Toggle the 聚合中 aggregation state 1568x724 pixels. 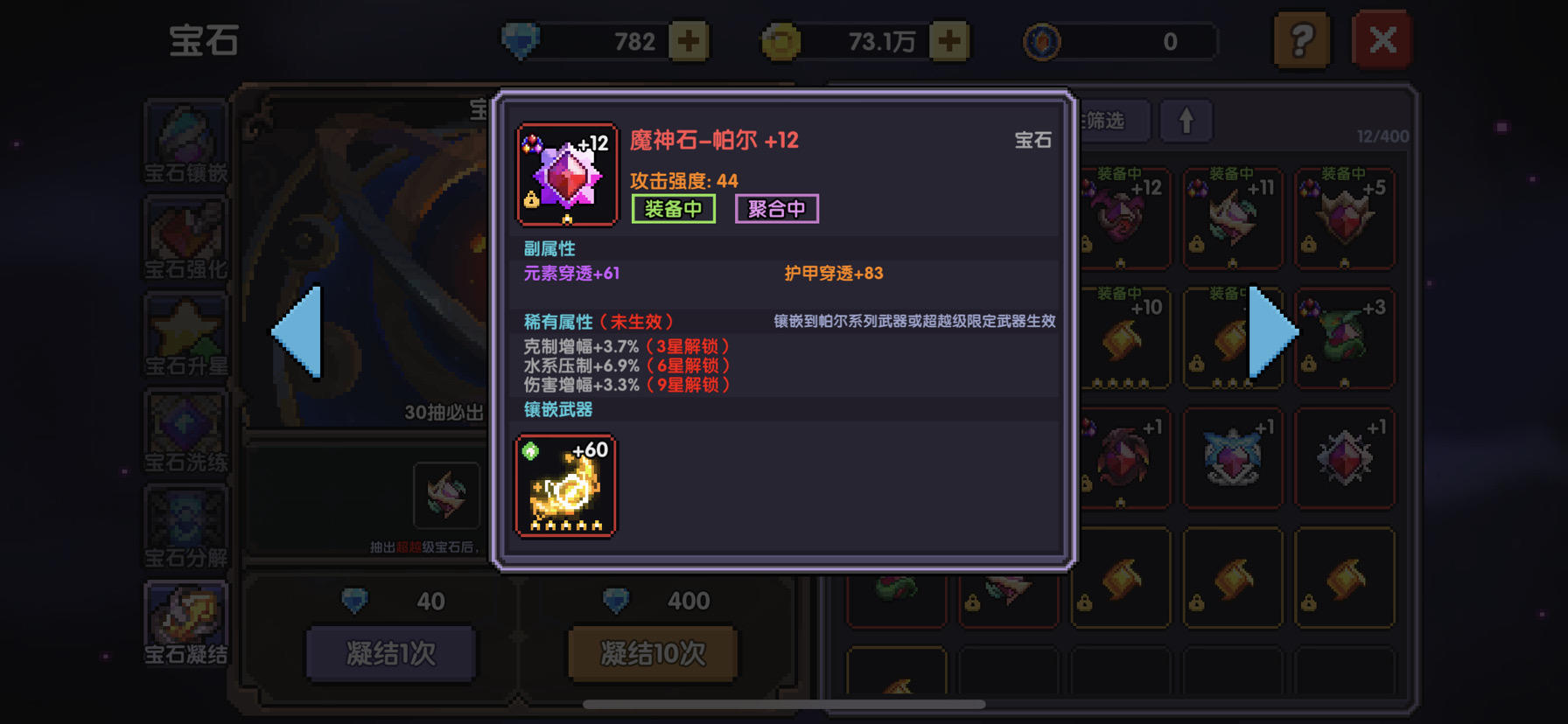pyautogui.click(x=776, y=208)
